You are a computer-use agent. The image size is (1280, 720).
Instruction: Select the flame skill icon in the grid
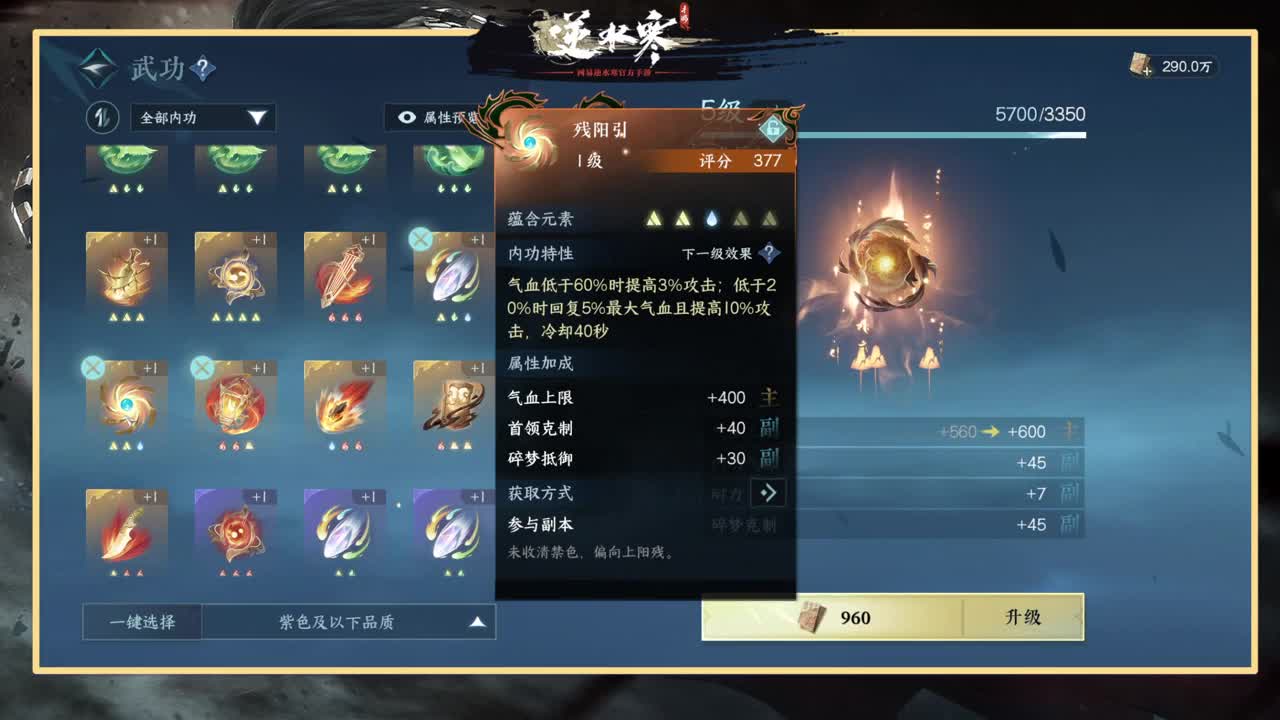pos(344,408)
